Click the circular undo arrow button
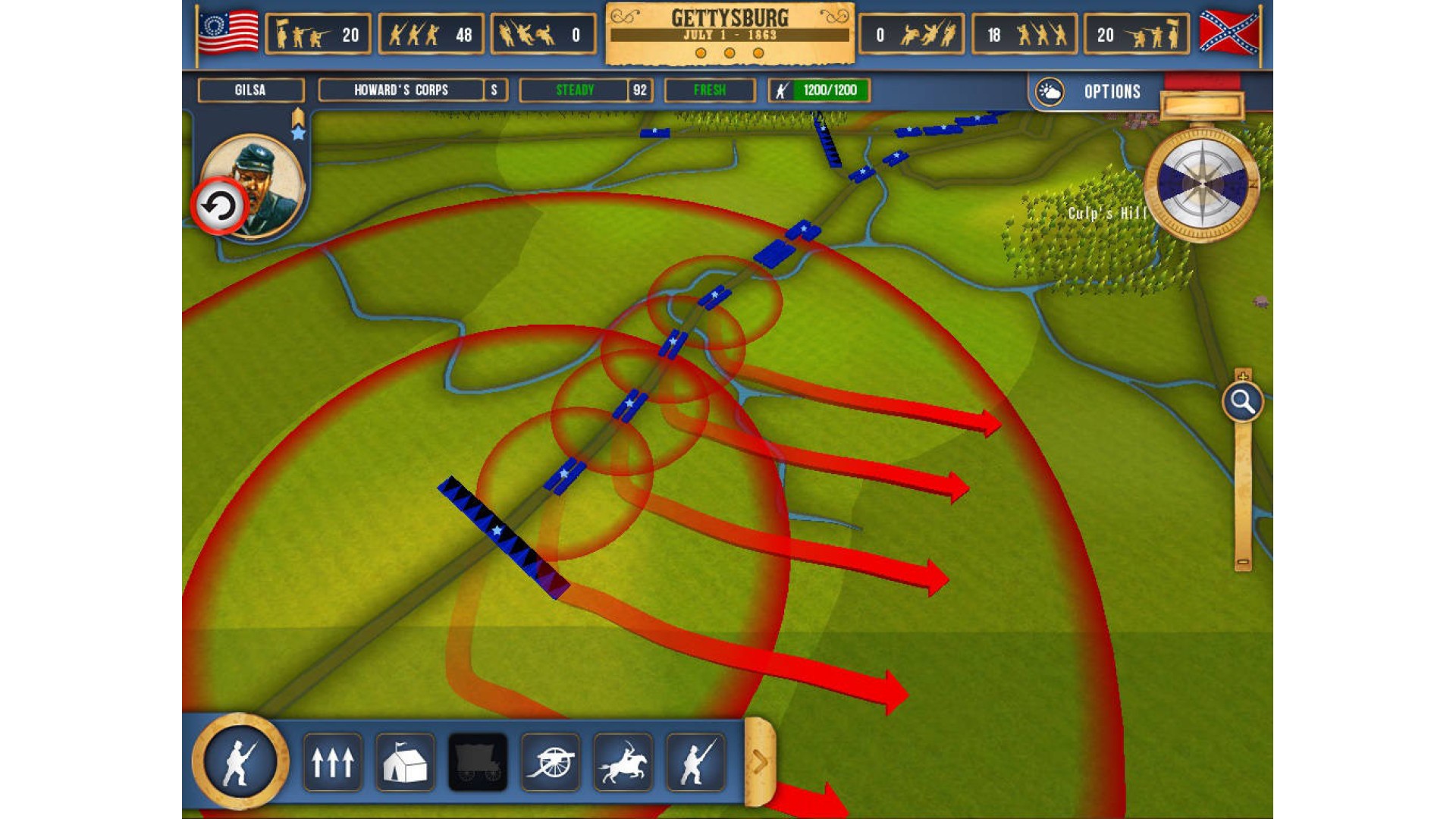 coord(219,206)
